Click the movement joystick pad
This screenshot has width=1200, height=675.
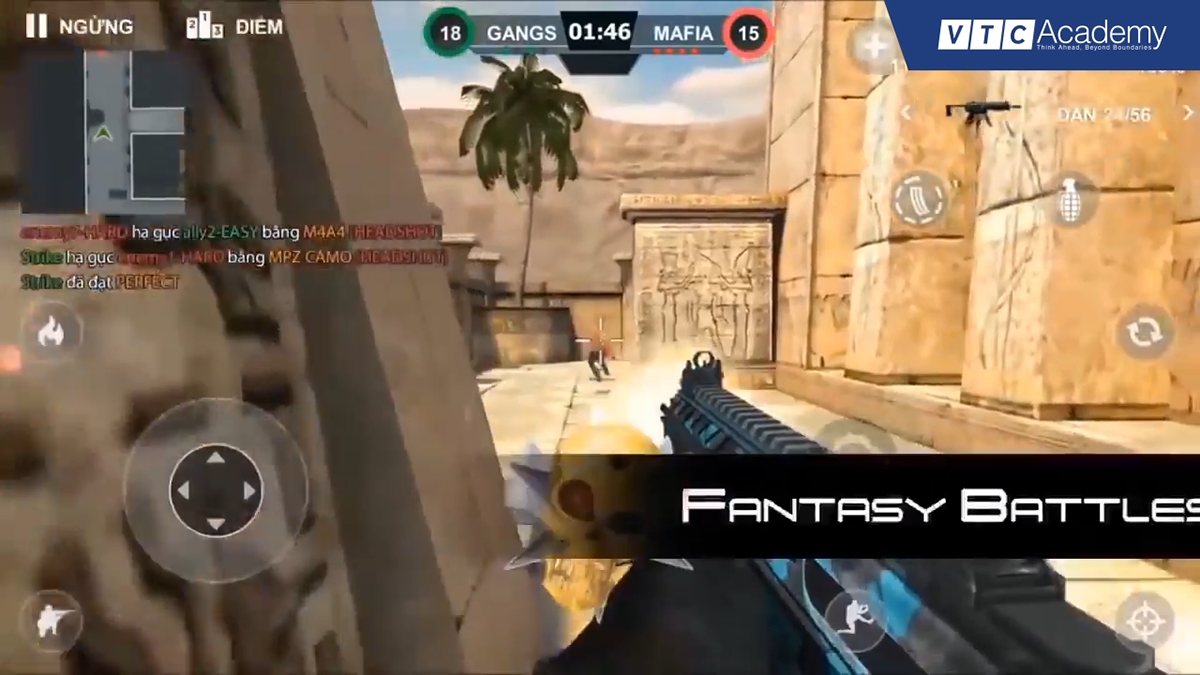(x=215, y=490)
